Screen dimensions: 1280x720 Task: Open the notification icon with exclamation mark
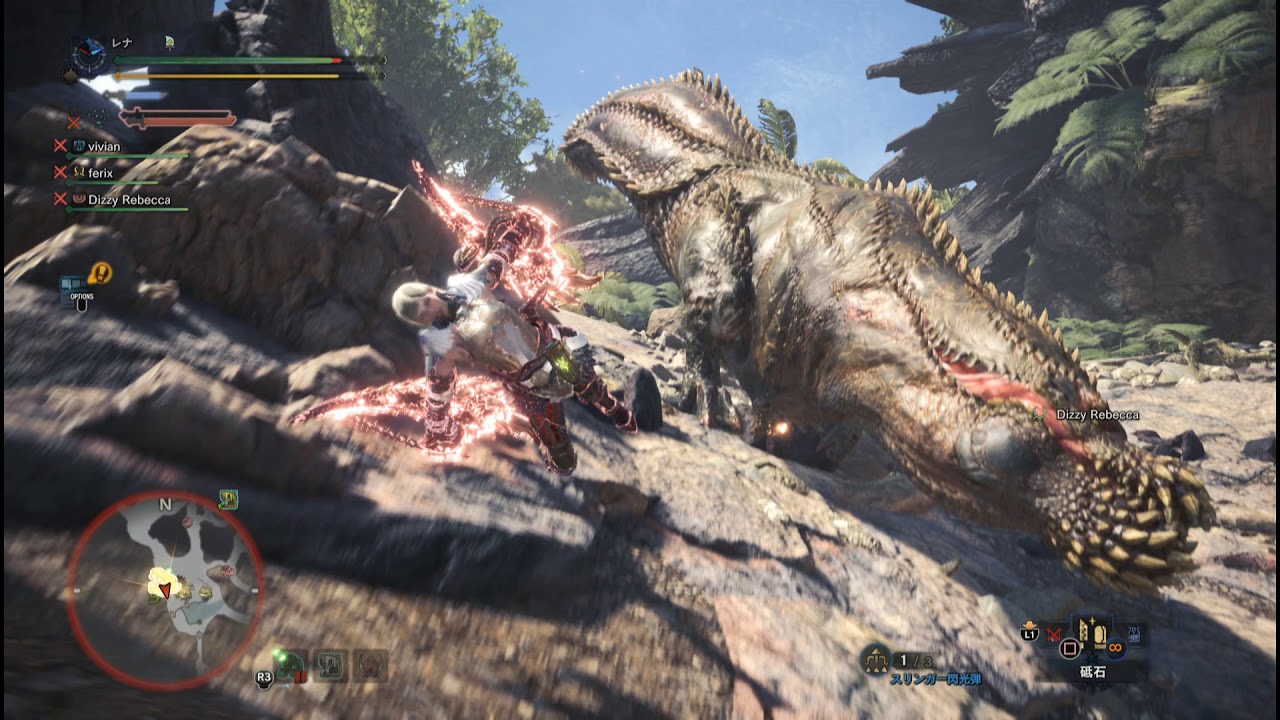[100, 272]
